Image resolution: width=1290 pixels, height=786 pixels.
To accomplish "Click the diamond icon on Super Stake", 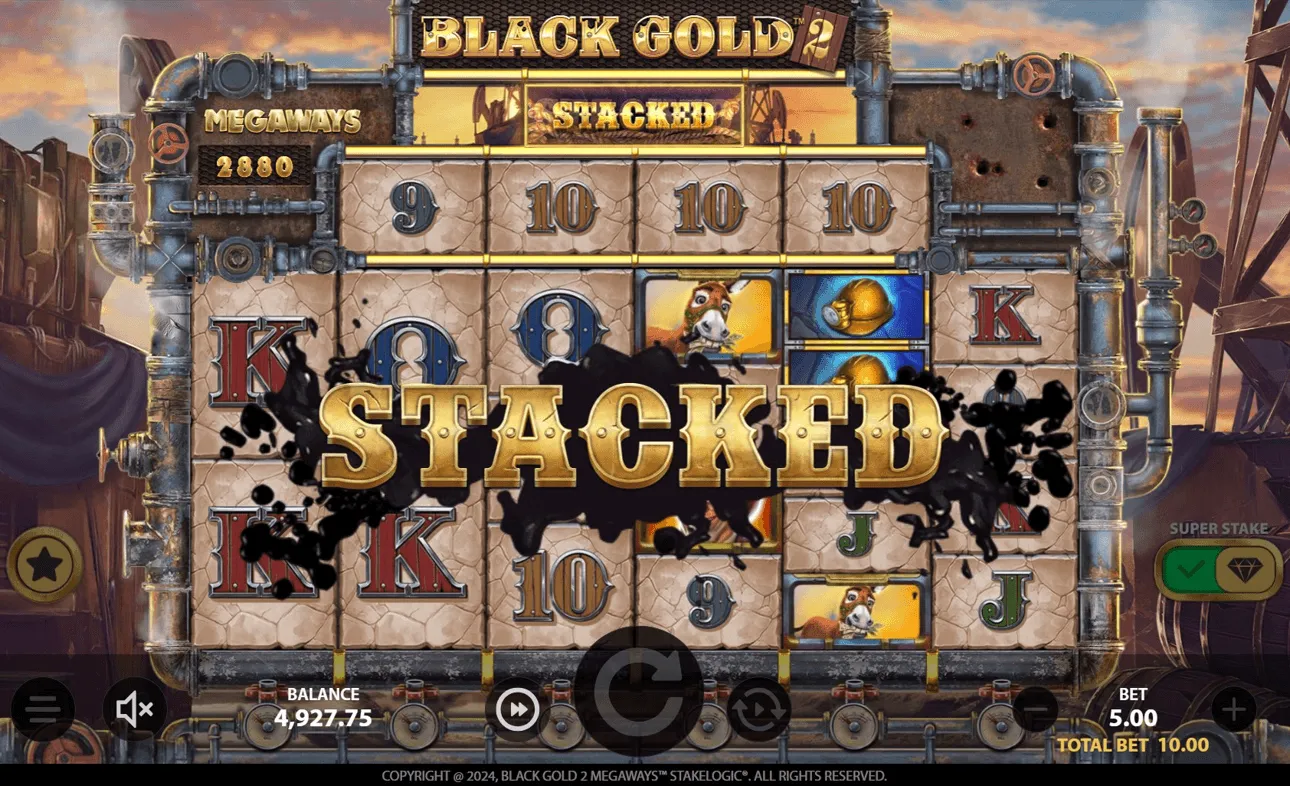I will coord(1246,567).
